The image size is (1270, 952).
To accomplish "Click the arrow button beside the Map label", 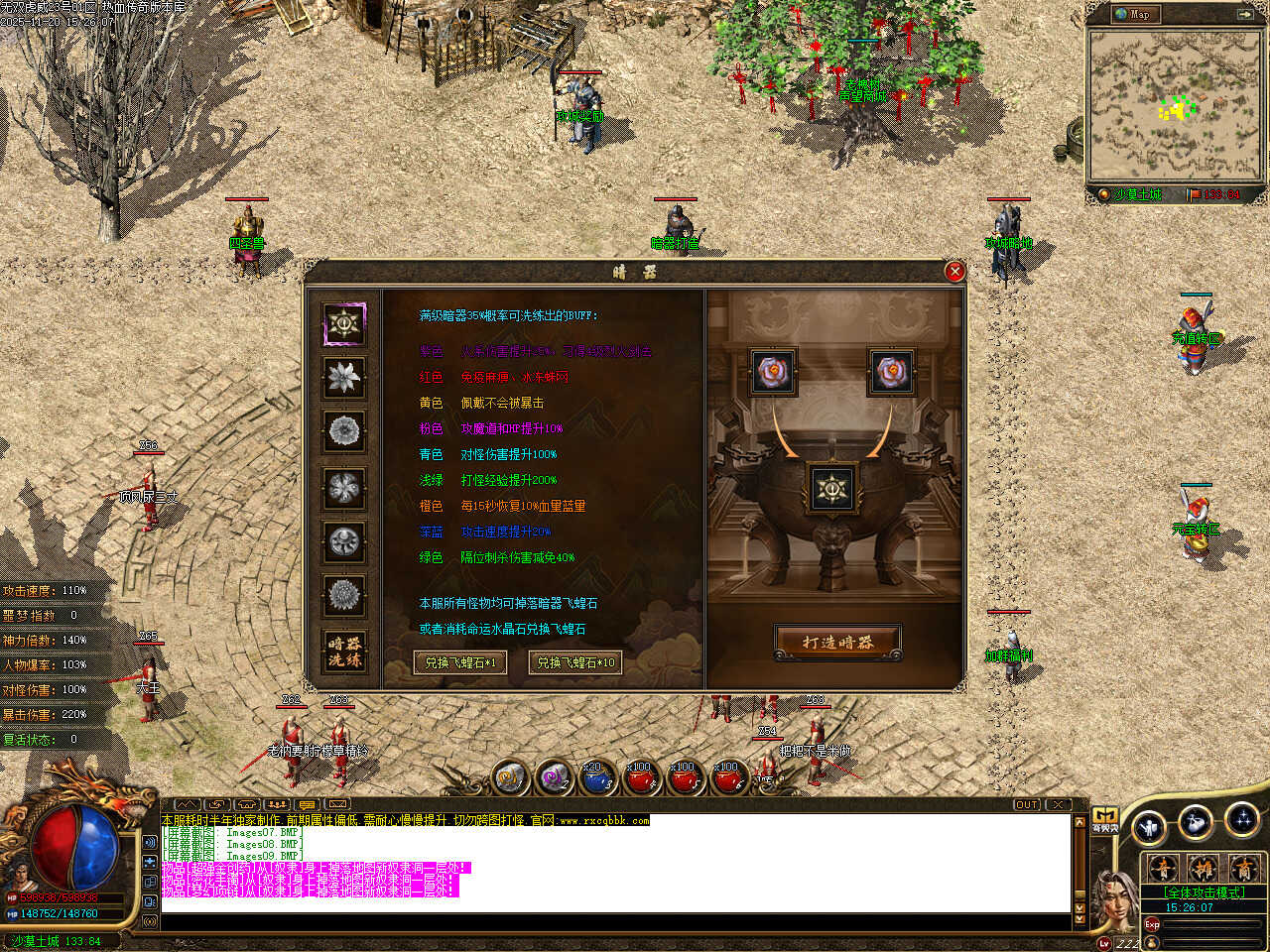I will [x=1245, y=14].
